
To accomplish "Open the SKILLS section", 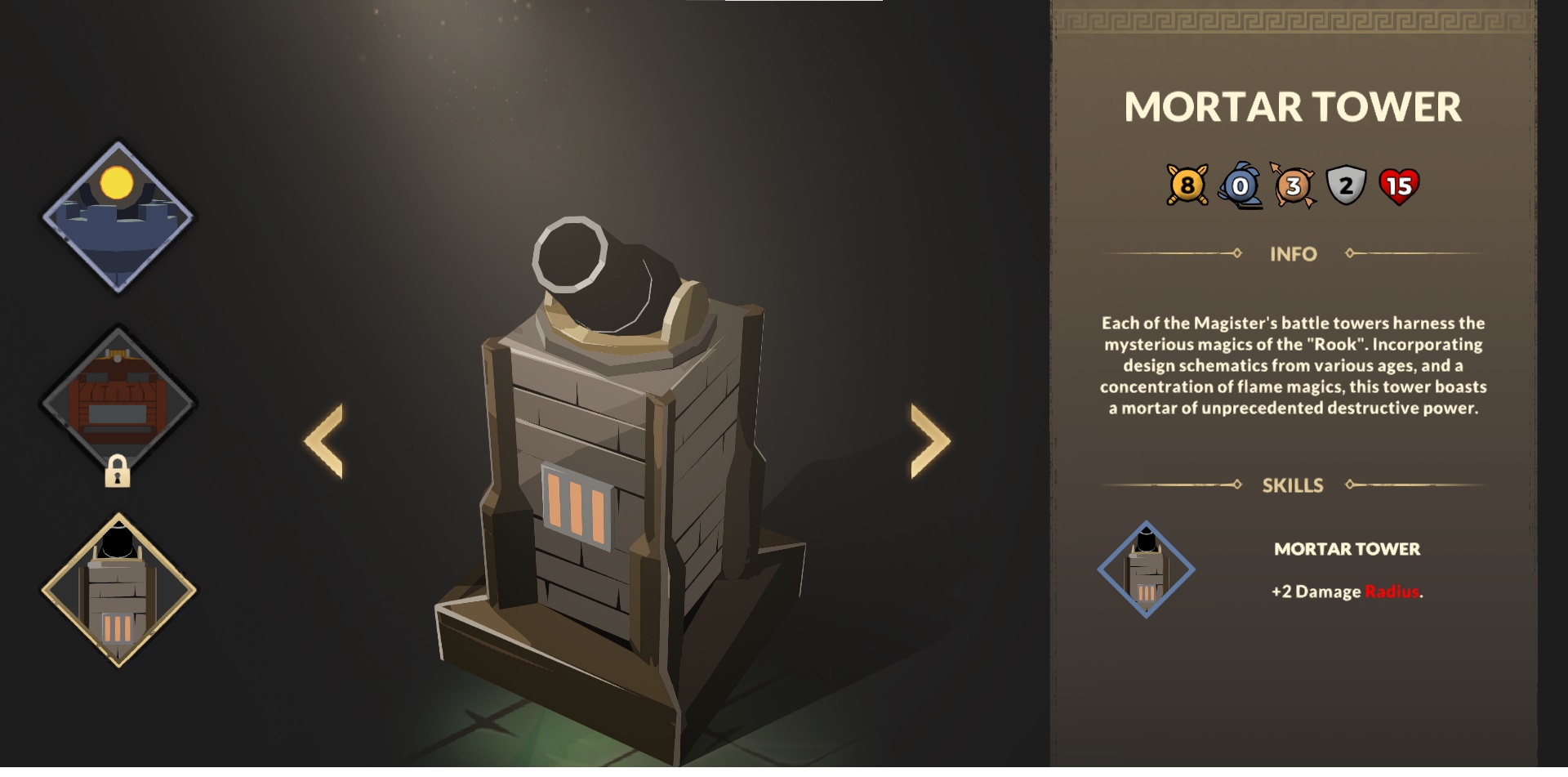I will click(1294, 485).
